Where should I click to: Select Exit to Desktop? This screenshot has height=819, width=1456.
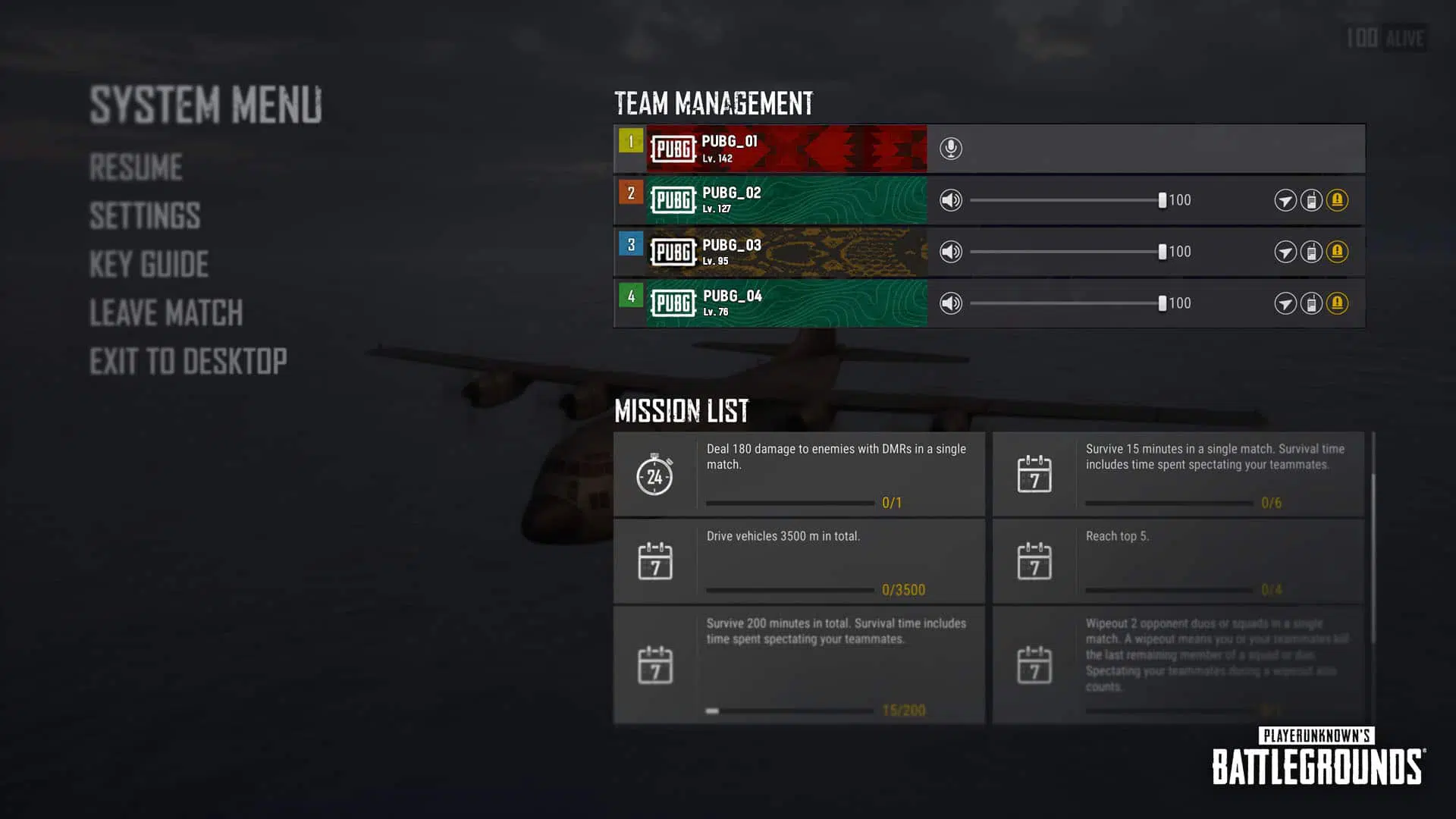[188, 362]
